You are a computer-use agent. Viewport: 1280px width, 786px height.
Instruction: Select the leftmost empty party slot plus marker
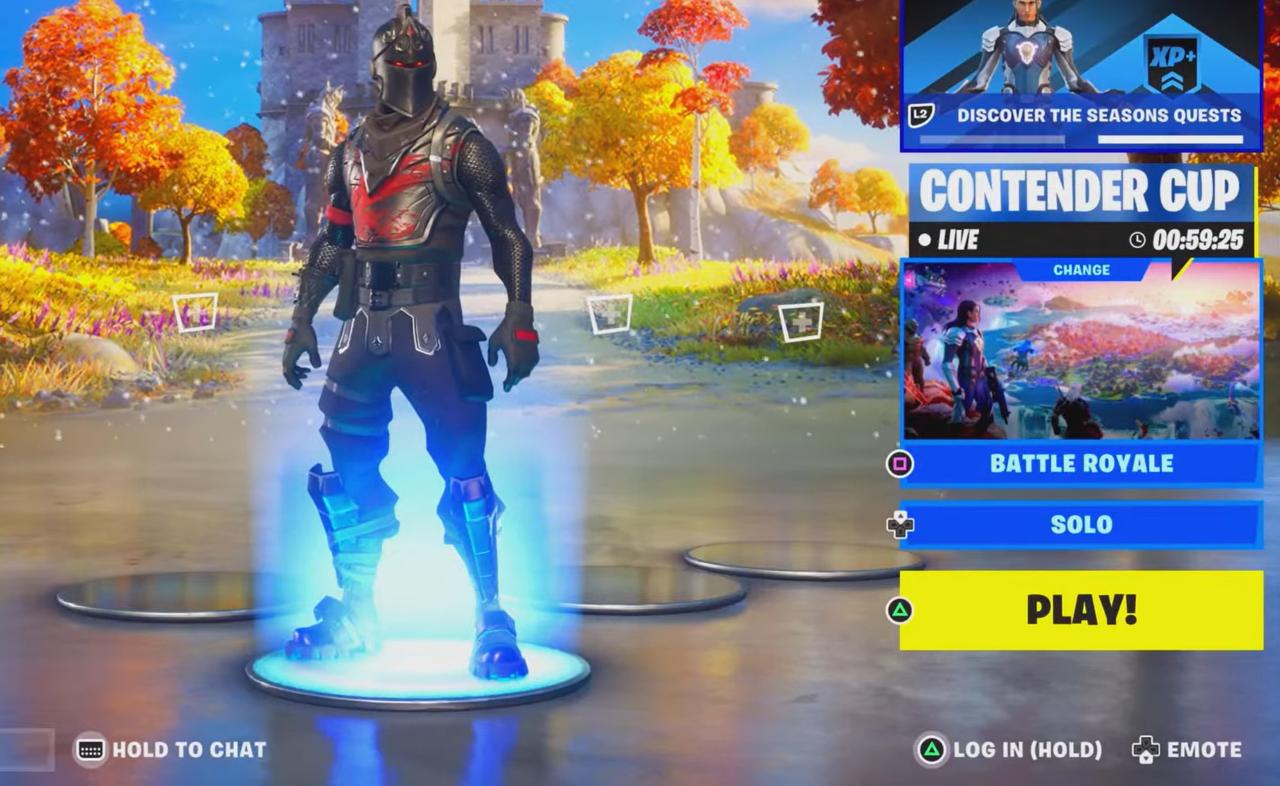tap(195, 313)
